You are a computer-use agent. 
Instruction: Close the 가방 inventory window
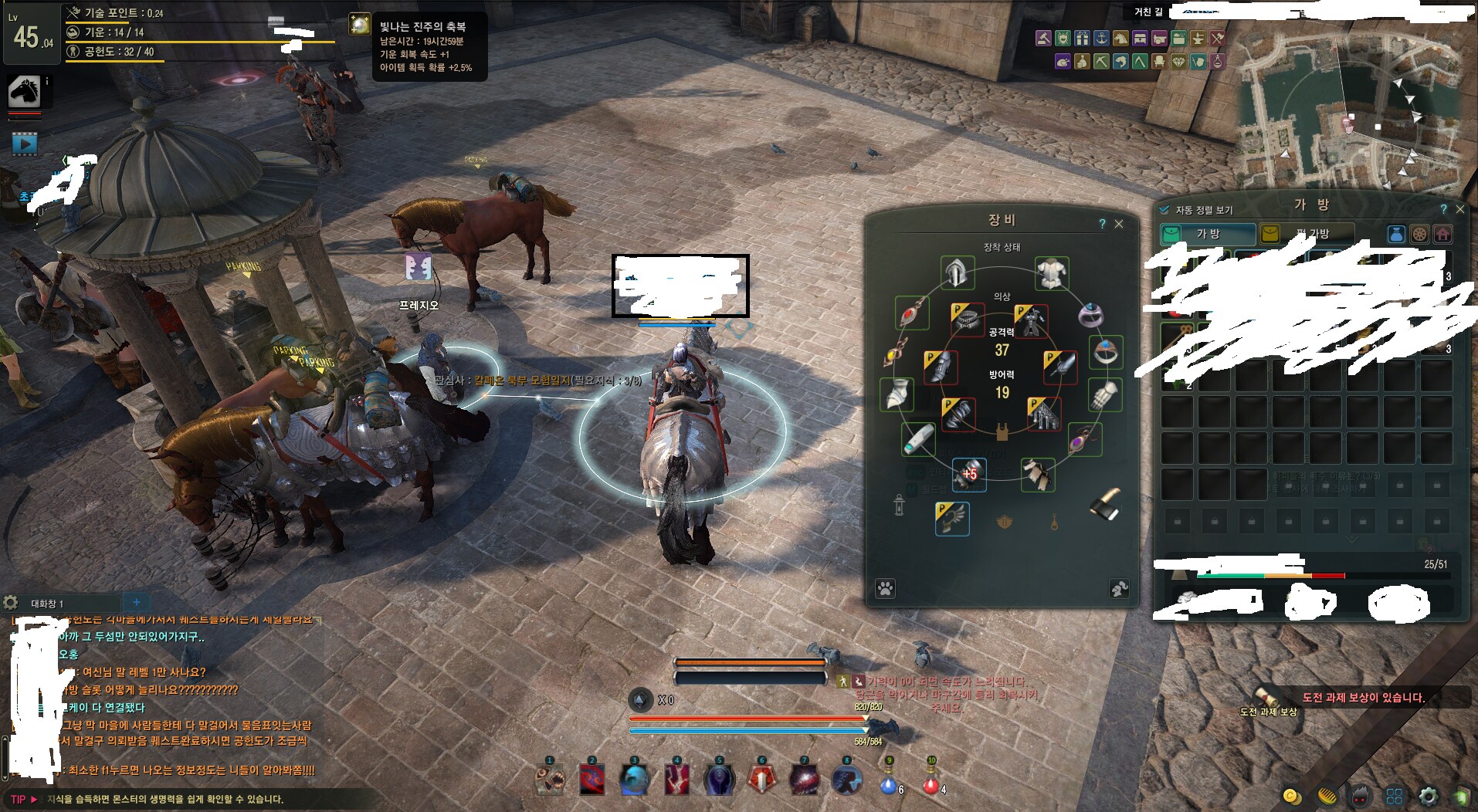(x=1459, y=209)
